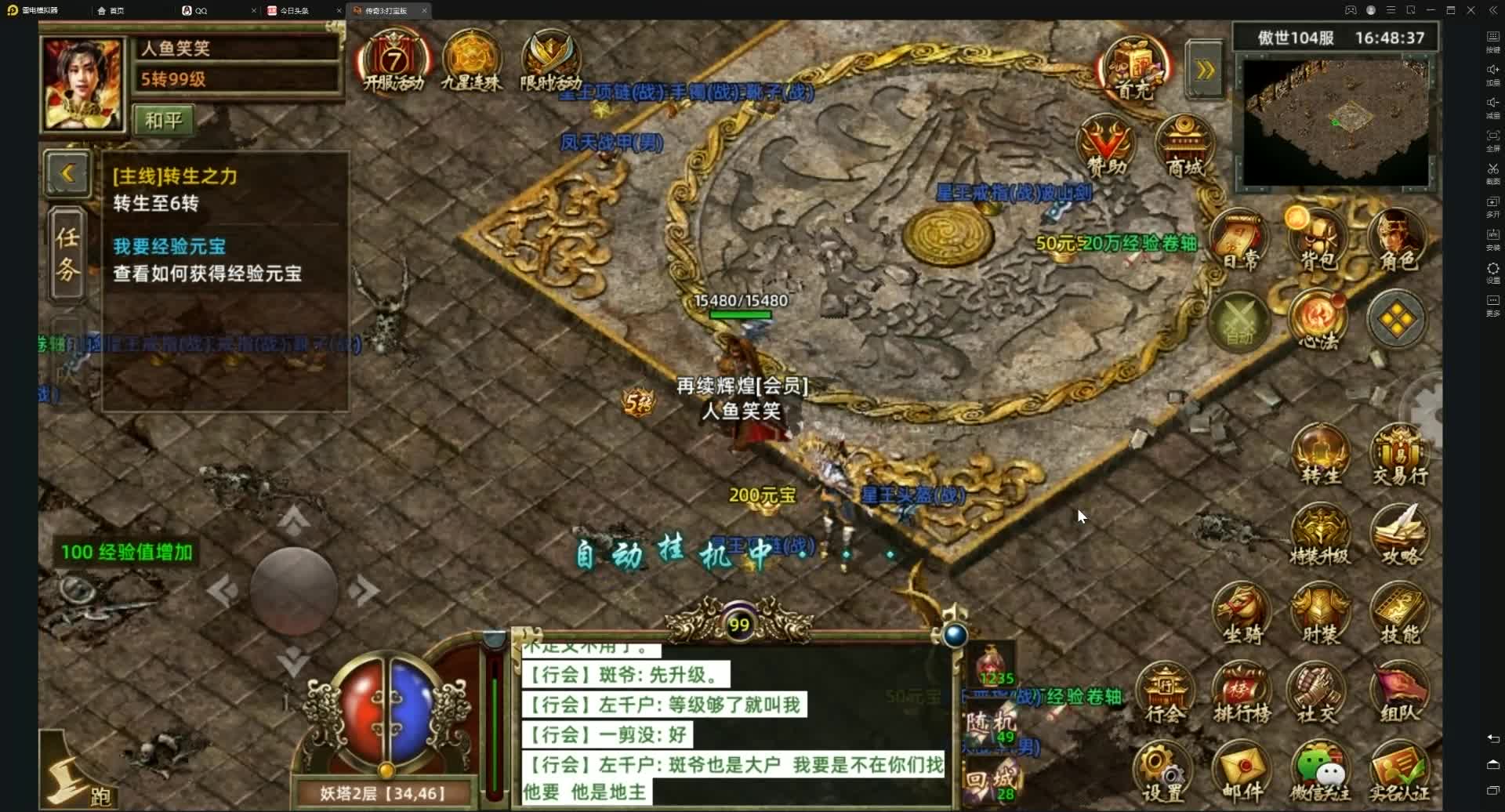Switch to the QQ tab
1505x812 pixels.
pyautogui.click(x=199, y=10)
